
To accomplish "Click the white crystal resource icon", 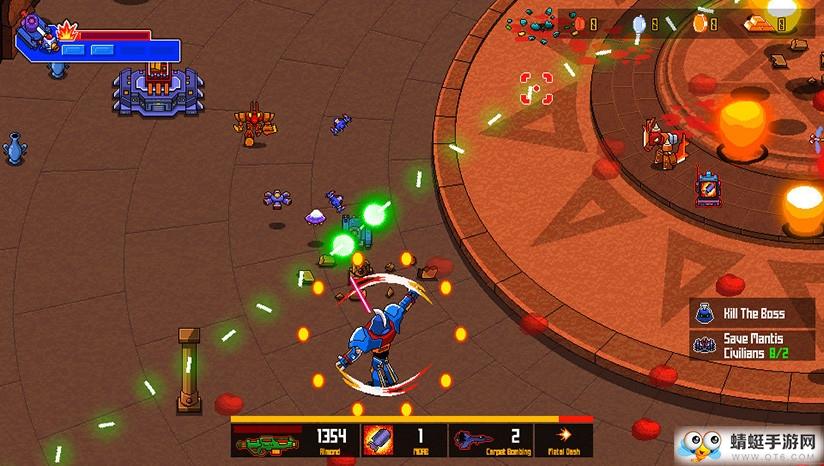I will 640,22.
